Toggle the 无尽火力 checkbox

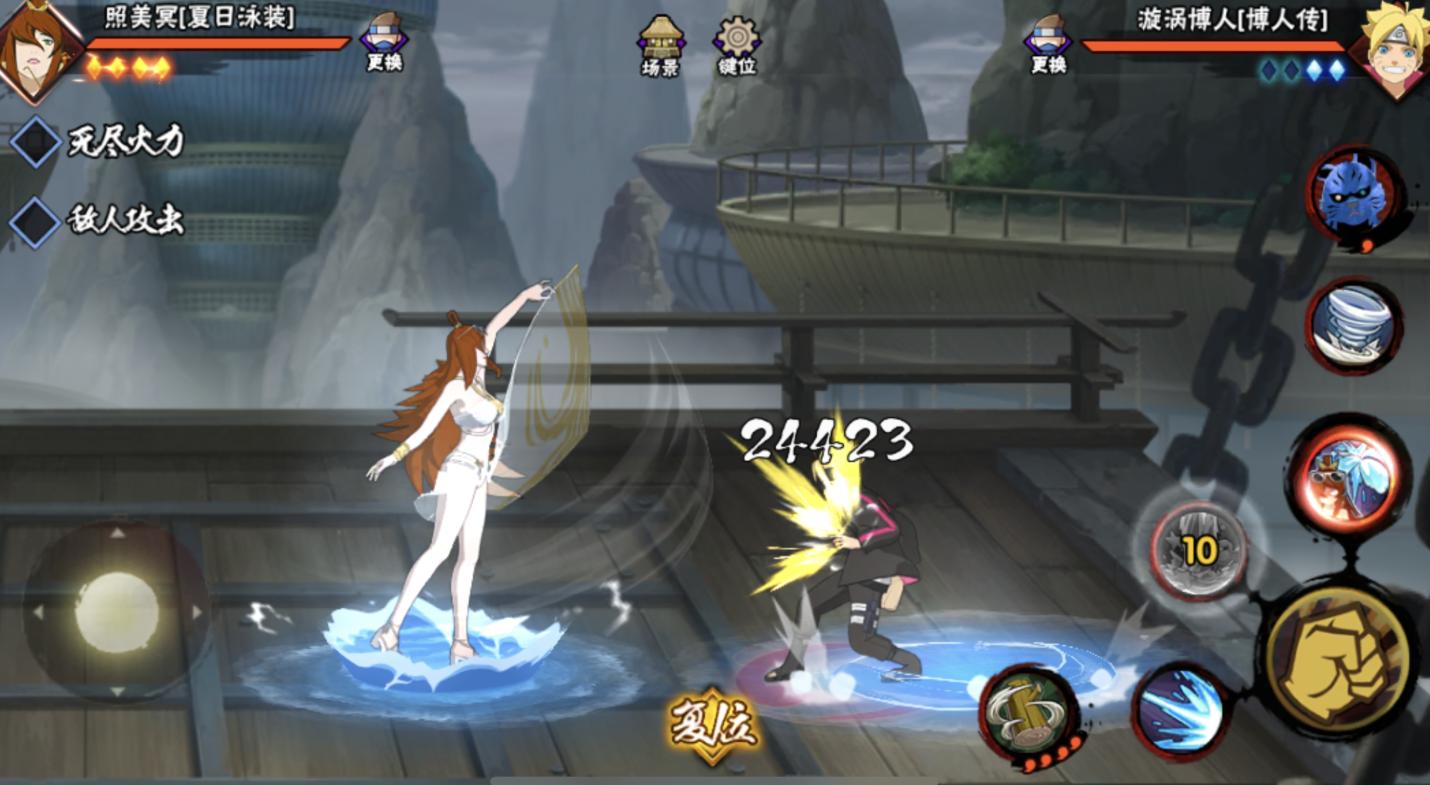36,142
